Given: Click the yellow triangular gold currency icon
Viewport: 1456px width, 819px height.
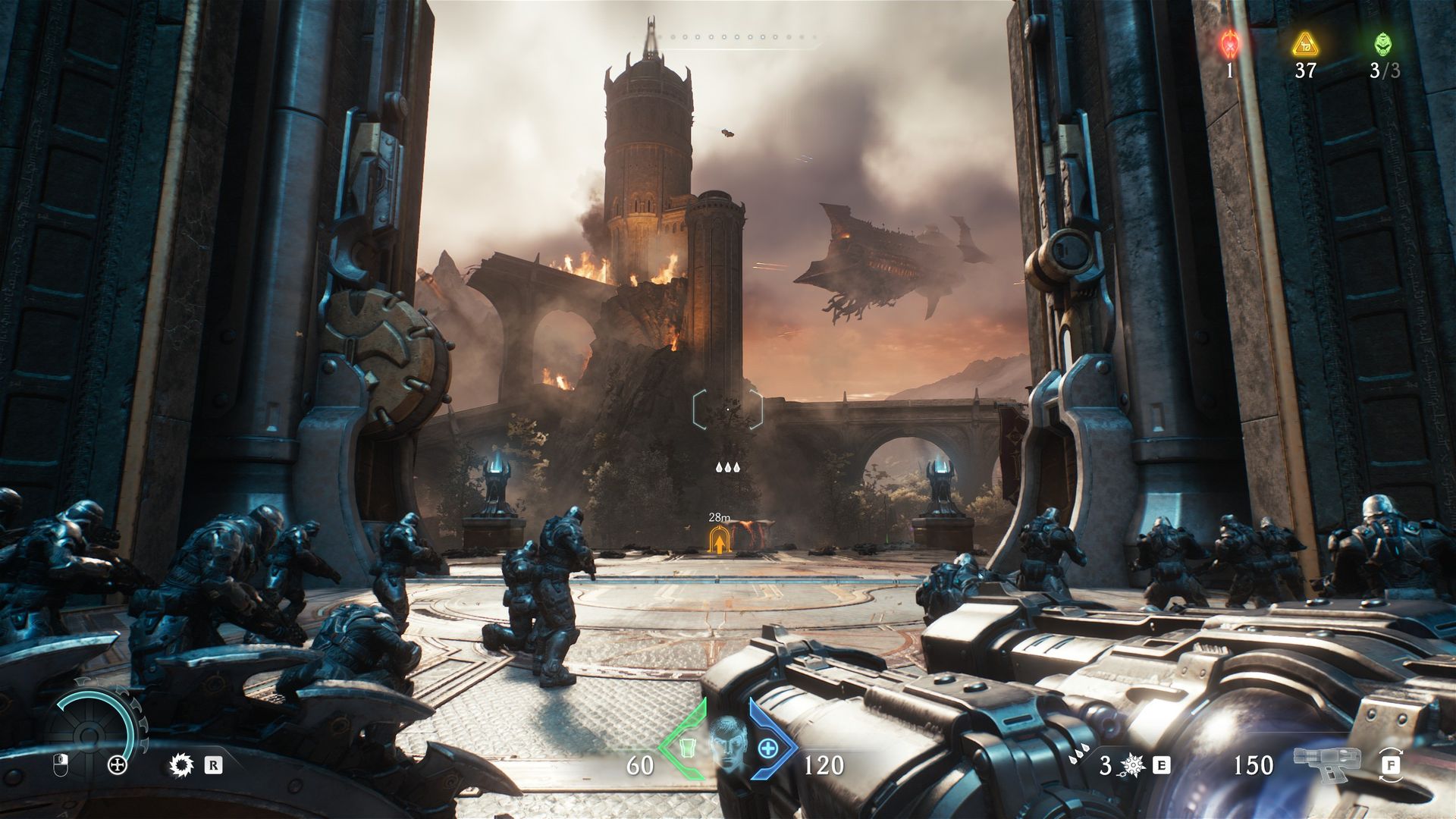Looking at the screenshot, I should [x=1305, y=45].
